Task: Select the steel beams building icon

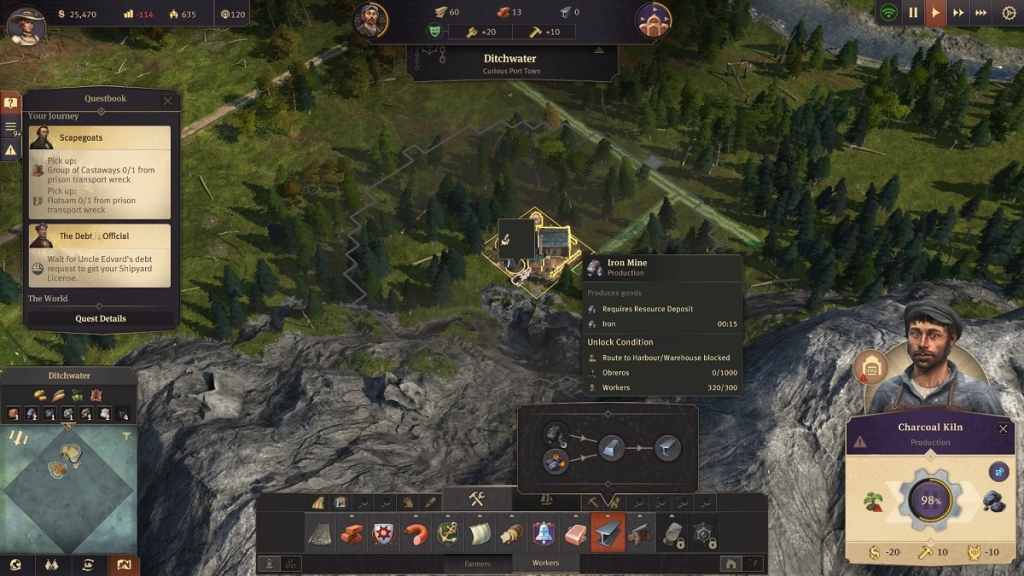Action: pos(607,533)
